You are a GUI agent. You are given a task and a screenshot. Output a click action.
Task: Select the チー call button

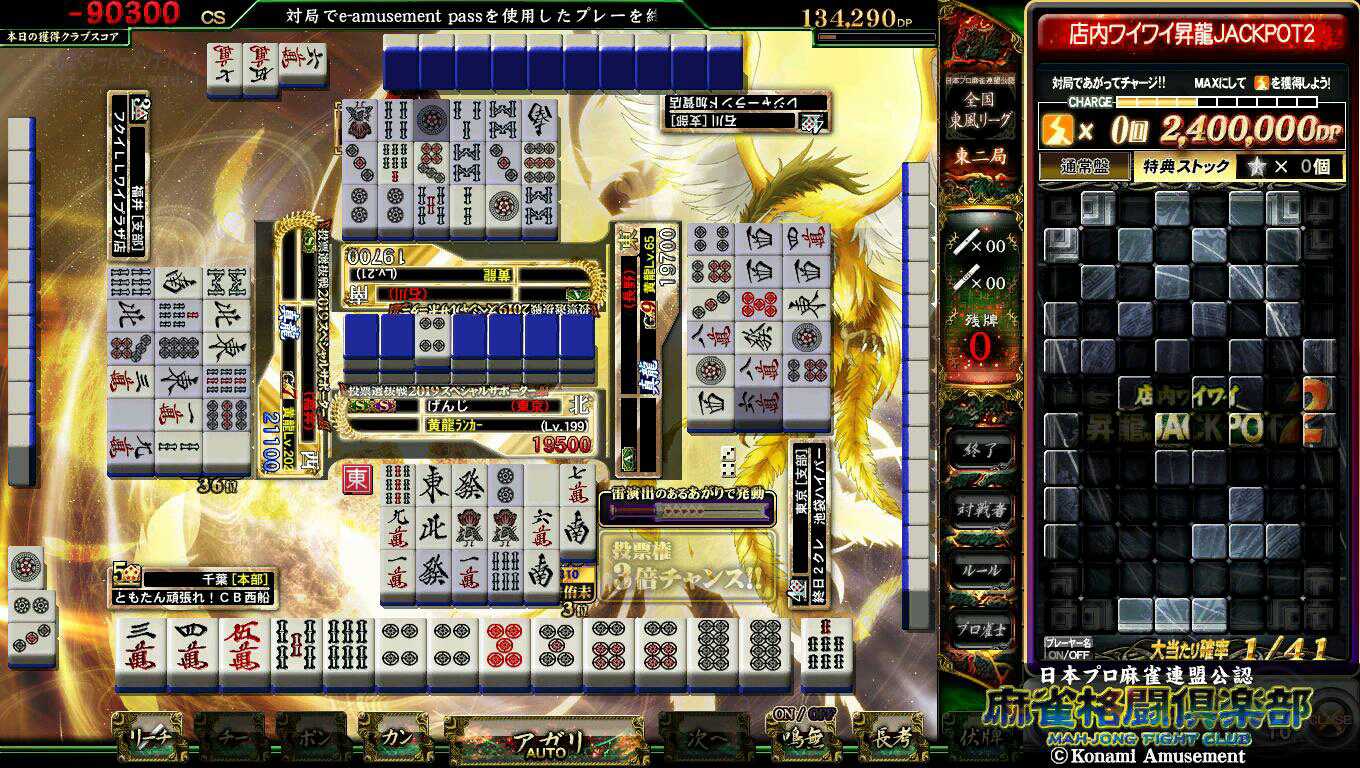tap(230, 738)
